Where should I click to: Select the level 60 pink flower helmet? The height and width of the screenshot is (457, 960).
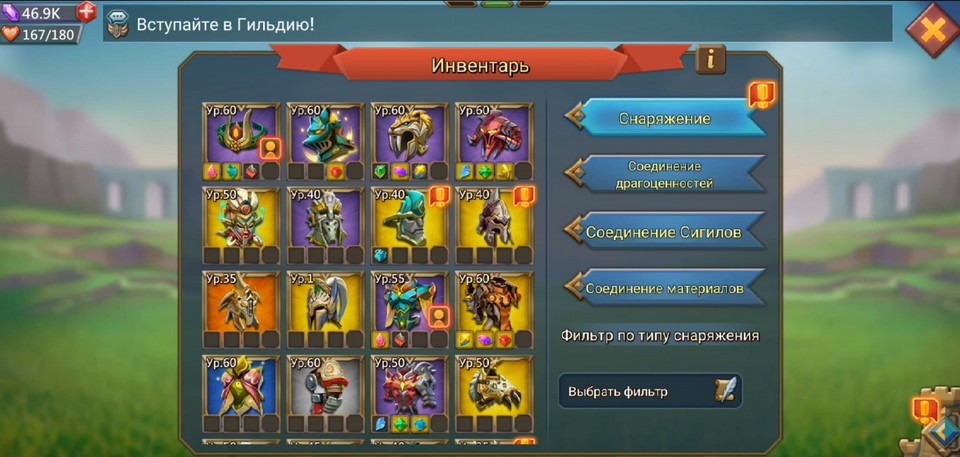coord(241,387)
